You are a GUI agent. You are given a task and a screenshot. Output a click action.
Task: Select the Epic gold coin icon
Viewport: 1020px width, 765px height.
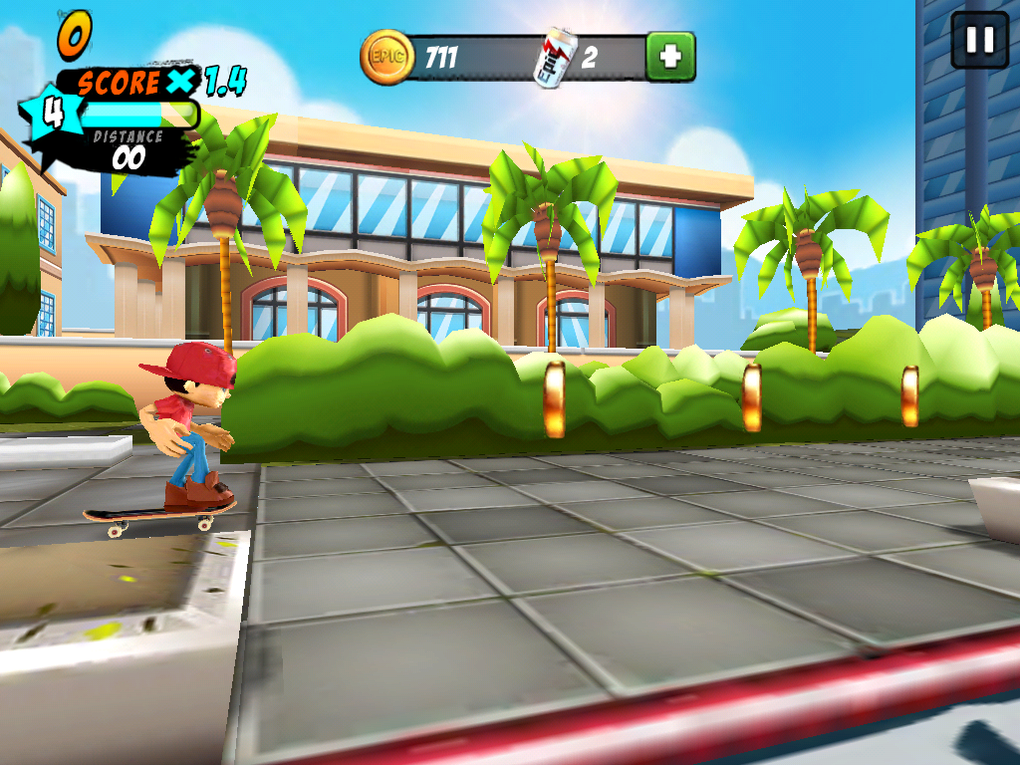386,57
